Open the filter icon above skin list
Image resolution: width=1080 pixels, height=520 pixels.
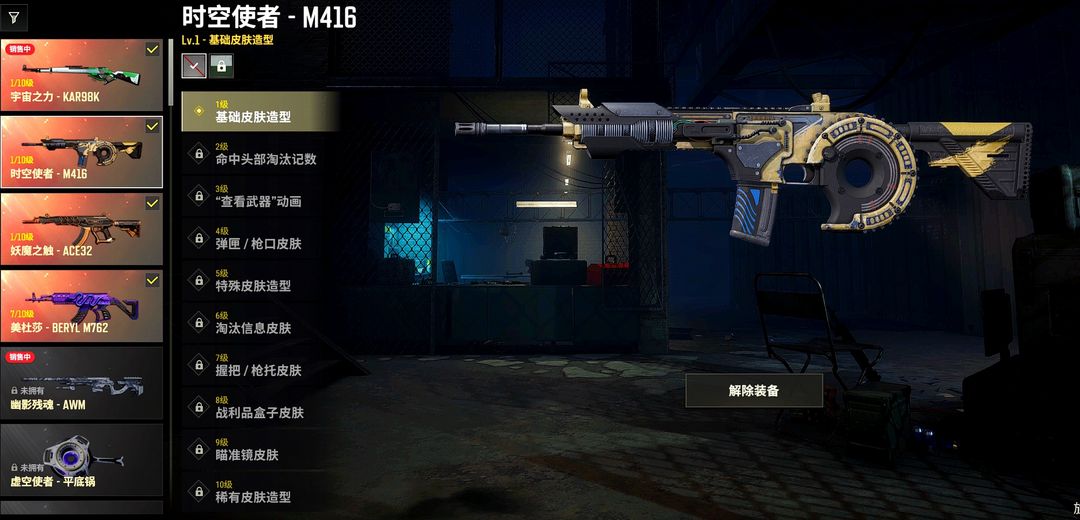click(x=13, y=18)
